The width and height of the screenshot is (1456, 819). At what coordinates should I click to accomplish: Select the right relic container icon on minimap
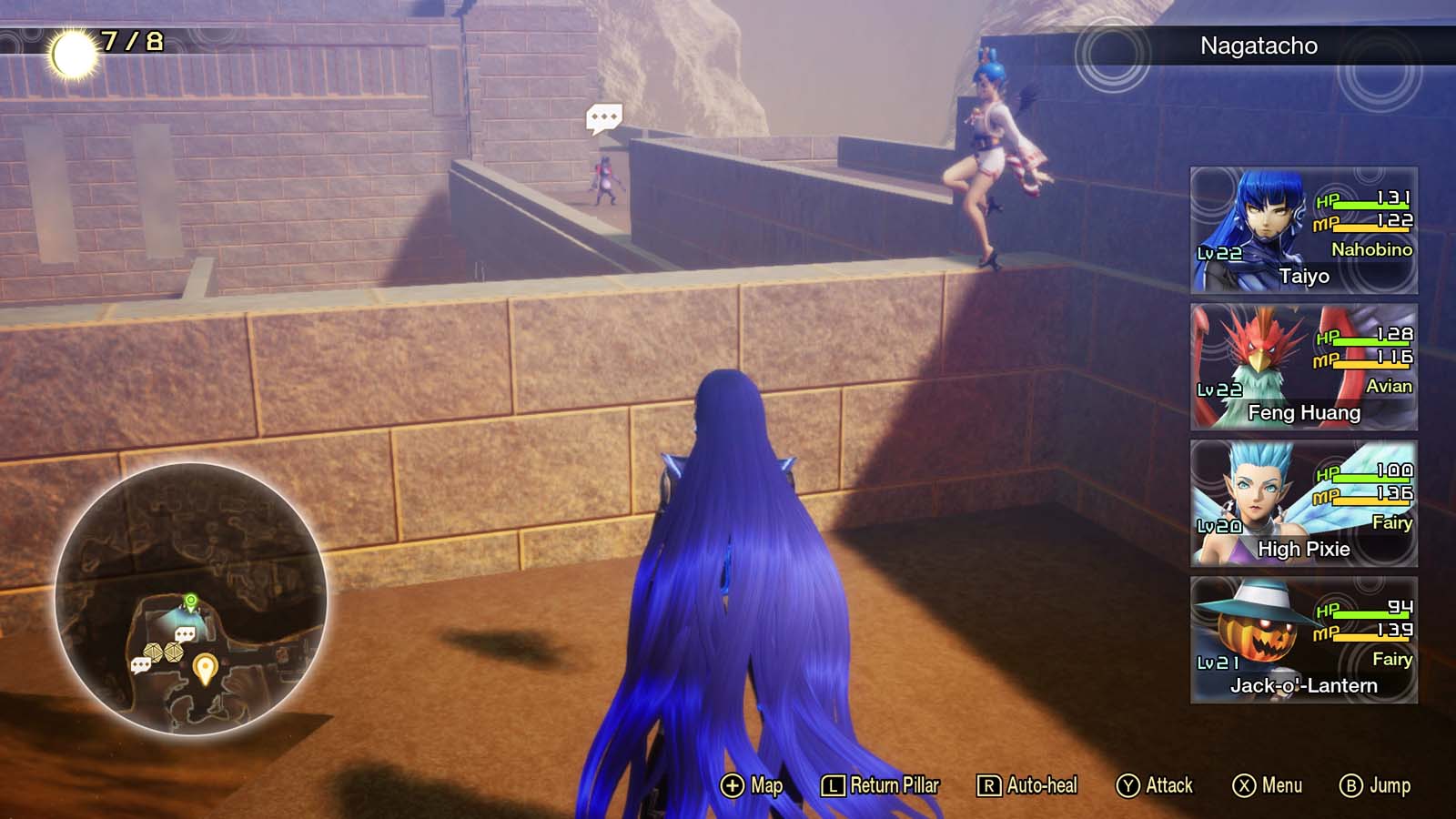click(x=172, y=652)
